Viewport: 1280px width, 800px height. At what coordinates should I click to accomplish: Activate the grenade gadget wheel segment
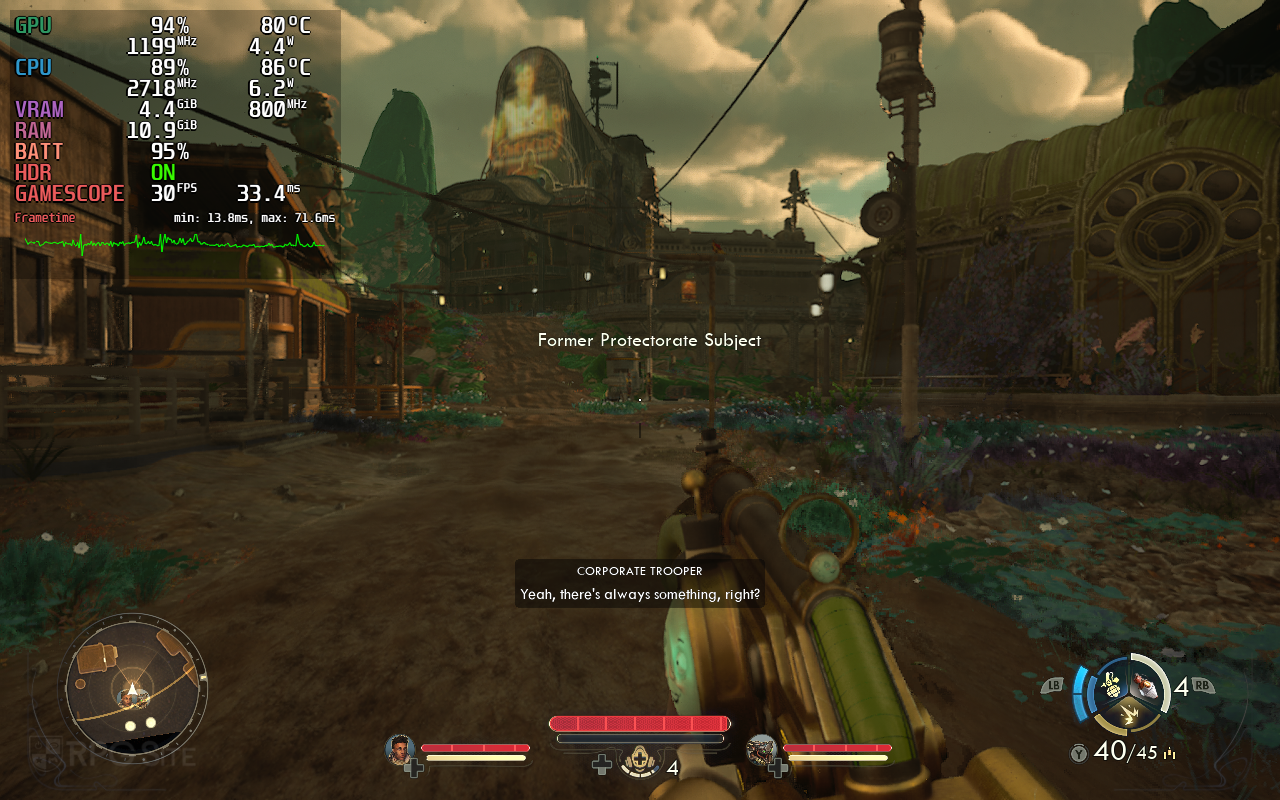1111,684
